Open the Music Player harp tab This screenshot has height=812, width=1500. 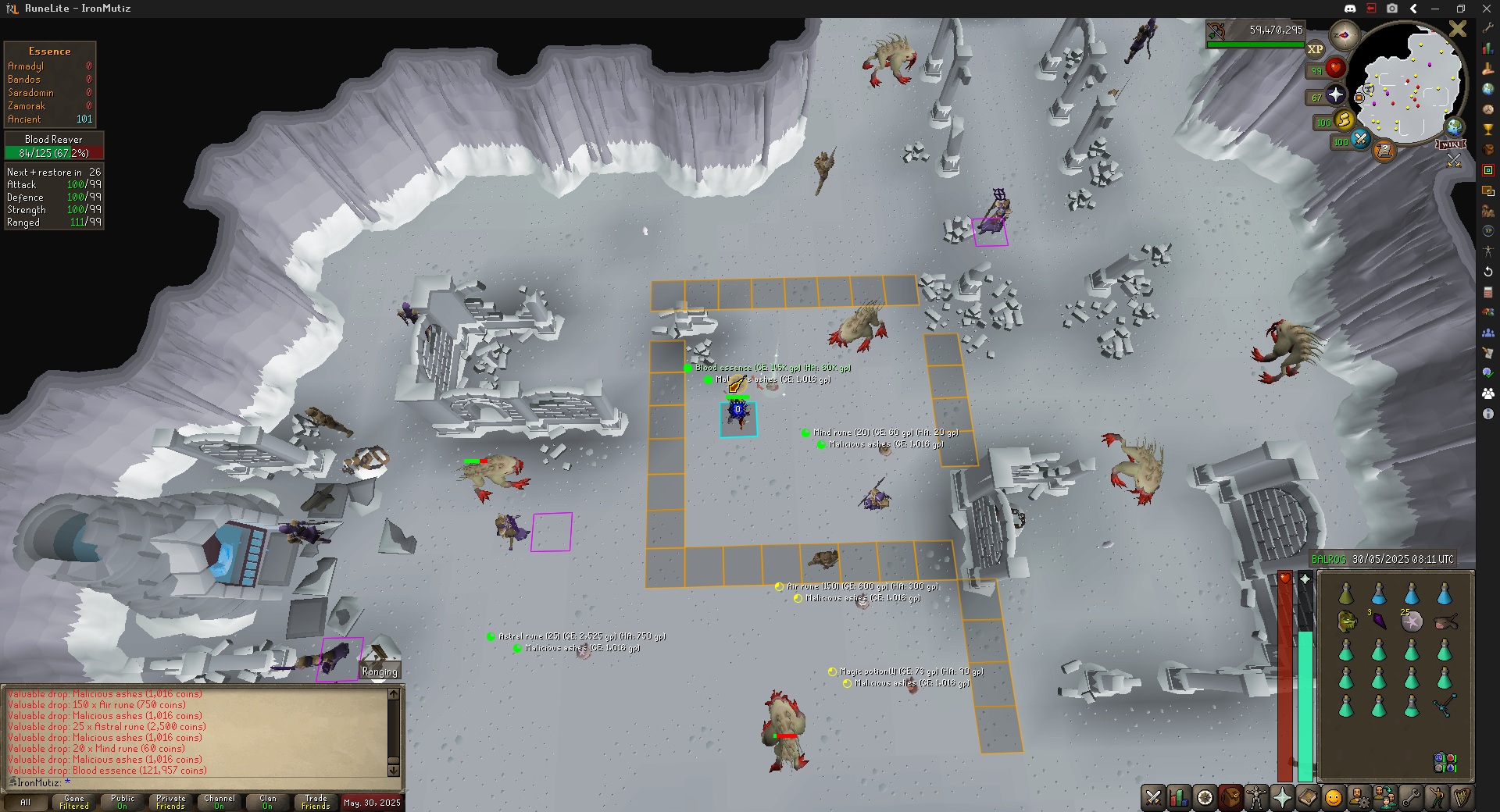[1462, 797]
